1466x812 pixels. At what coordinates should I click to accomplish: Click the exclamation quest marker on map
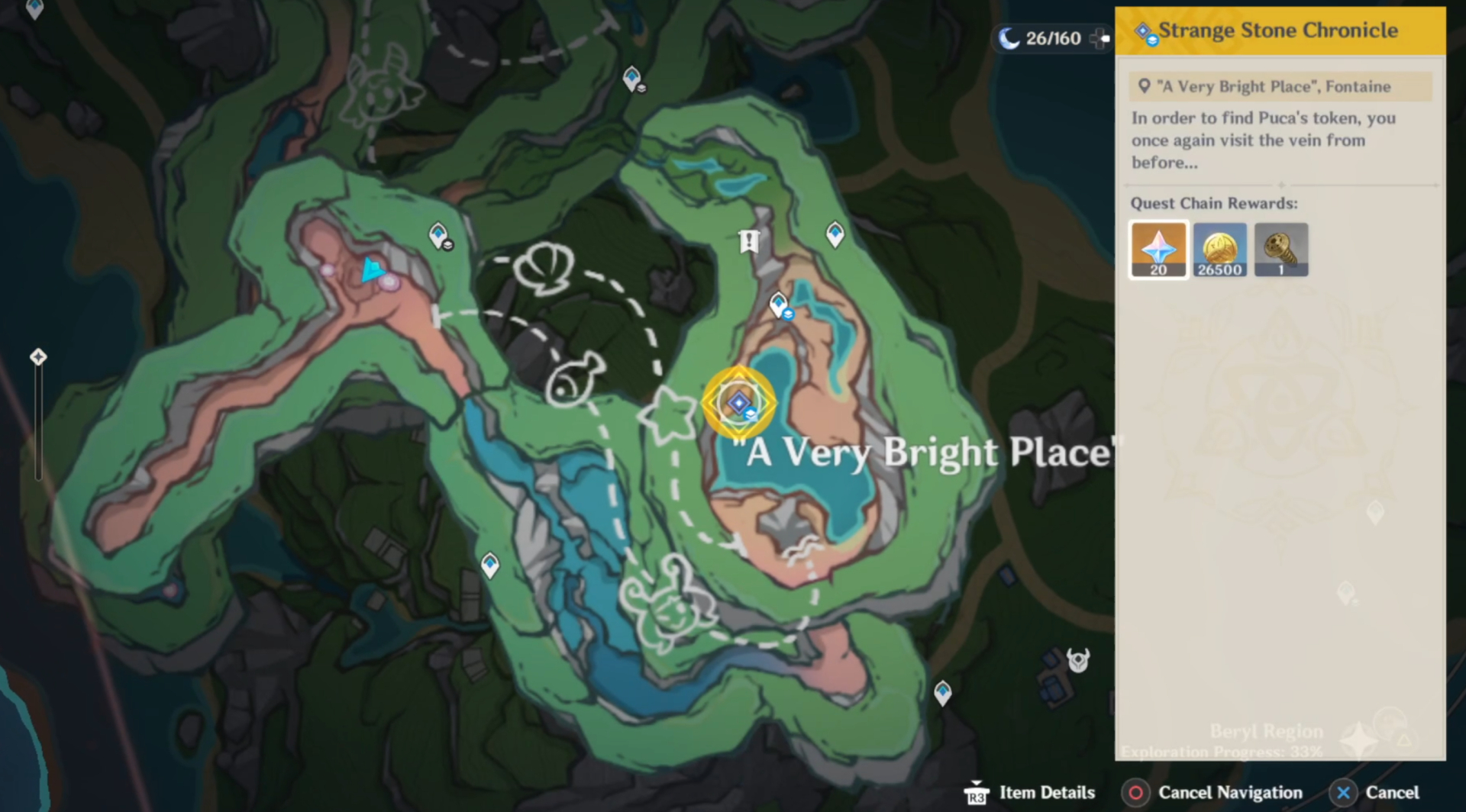[749, 242]
